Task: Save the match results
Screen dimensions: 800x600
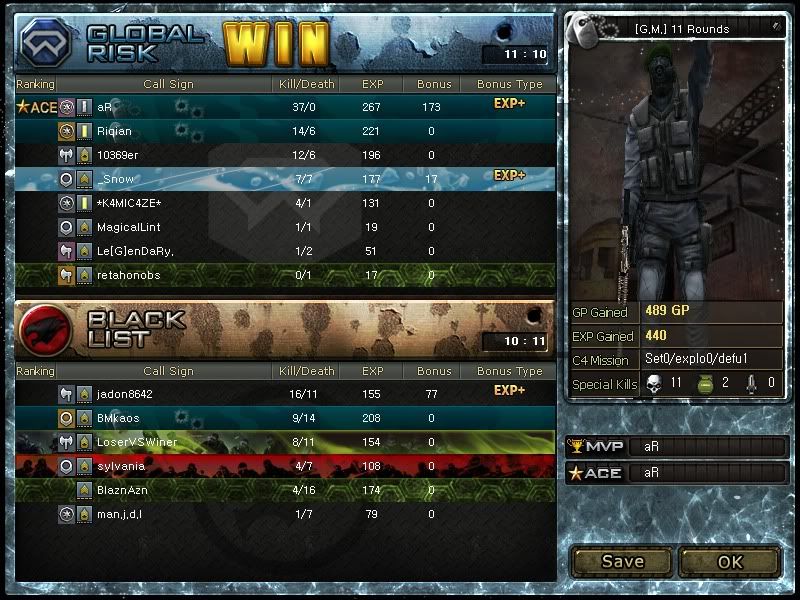Action: (x=622, y=561)
